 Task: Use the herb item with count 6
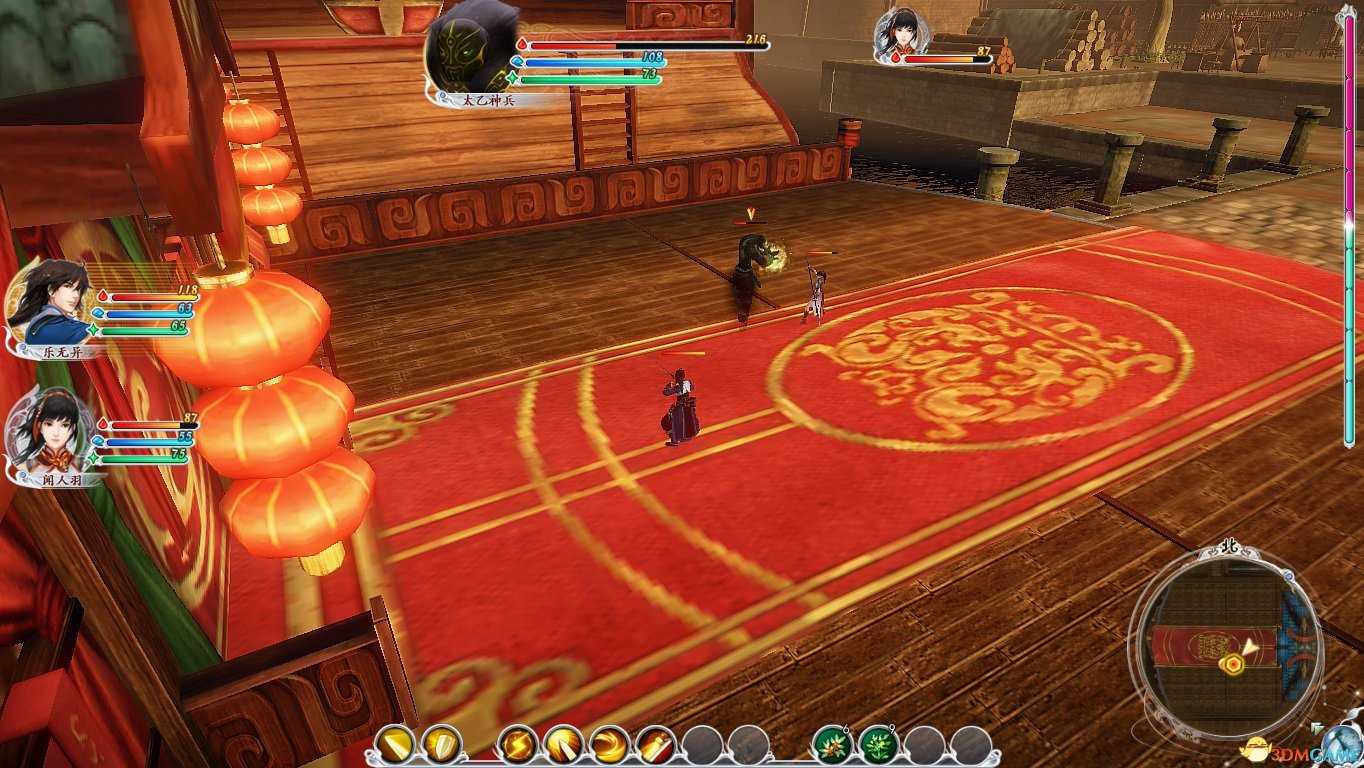[832, 744]
